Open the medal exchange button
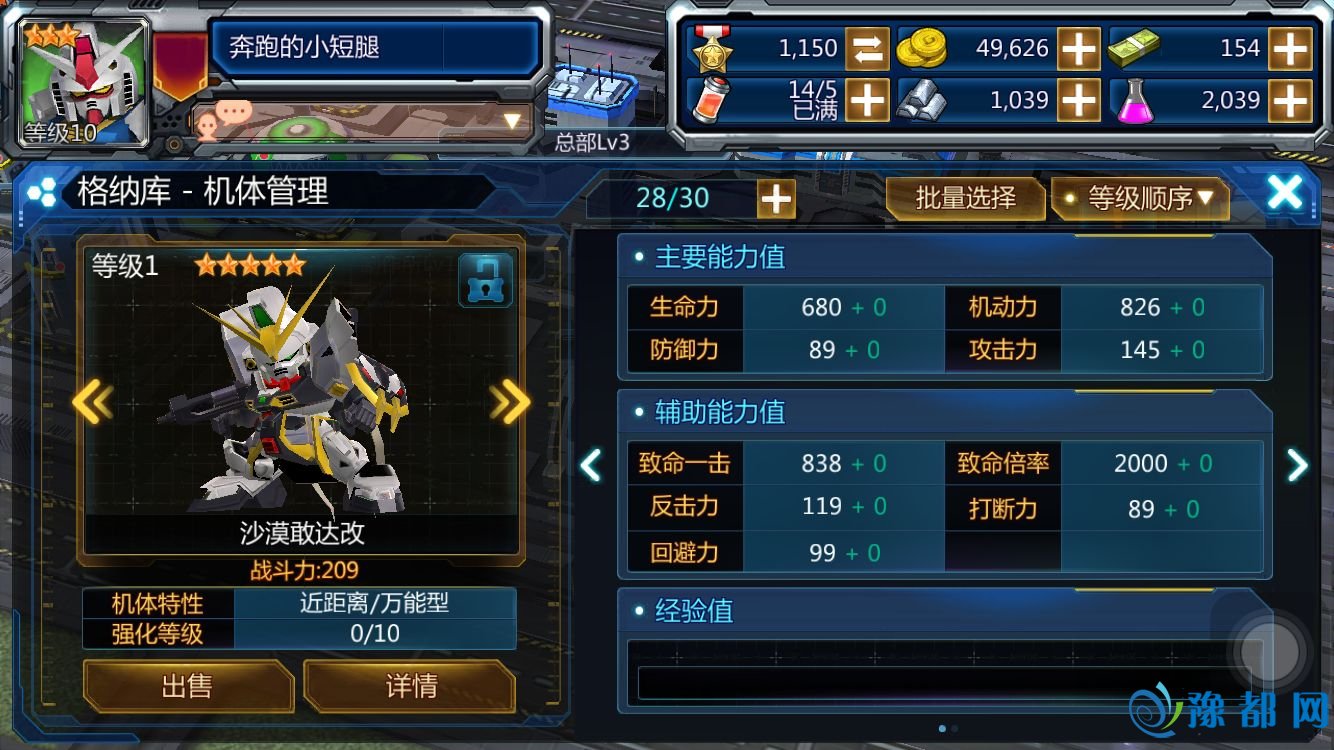1334x750 pixels. click(x=867, y=48)
